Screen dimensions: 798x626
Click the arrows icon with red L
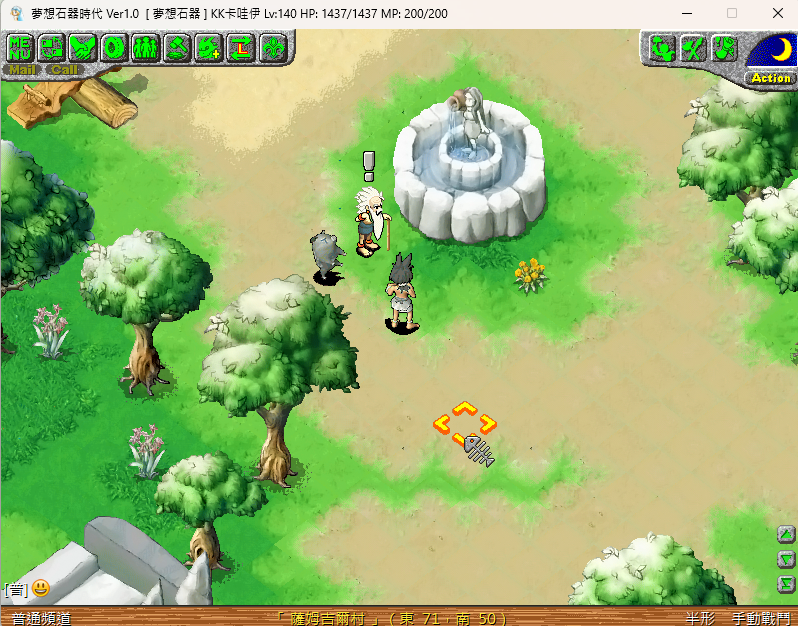(x=240, y=47)
